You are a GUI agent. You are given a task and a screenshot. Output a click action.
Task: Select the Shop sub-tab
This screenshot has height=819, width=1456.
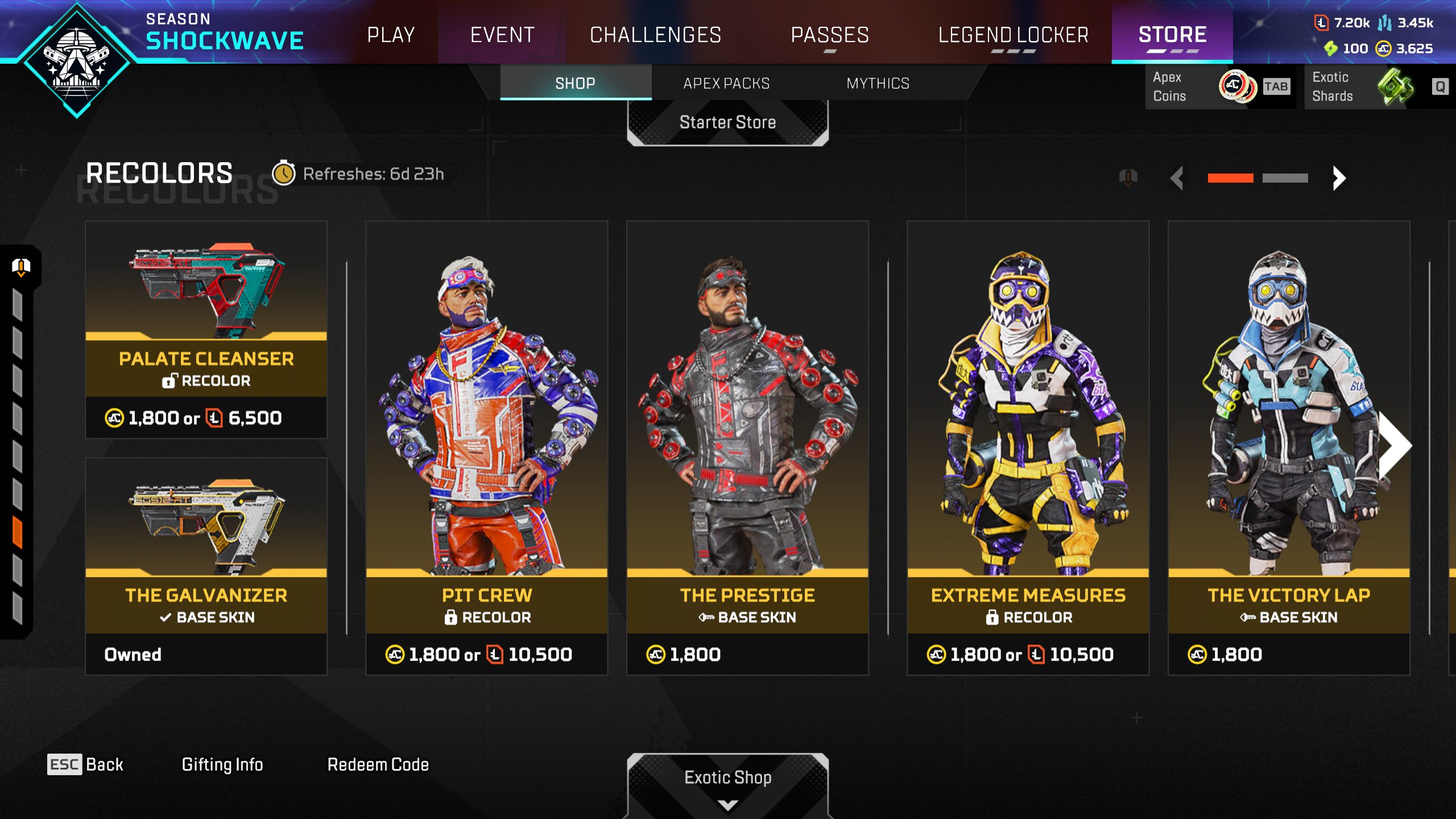(575, 83)
